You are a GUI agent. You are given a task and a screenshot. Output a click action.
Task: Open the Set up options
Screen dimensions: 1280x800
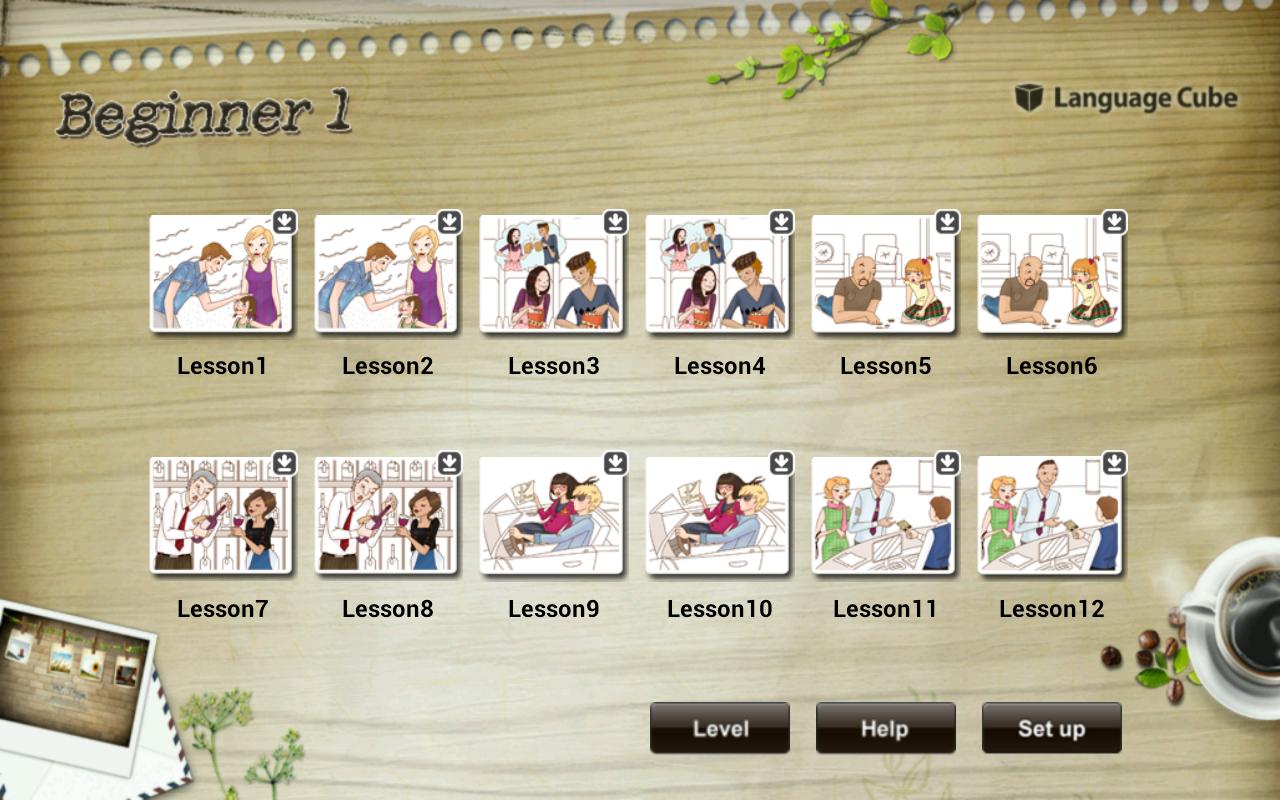(x=1051, y=728)
